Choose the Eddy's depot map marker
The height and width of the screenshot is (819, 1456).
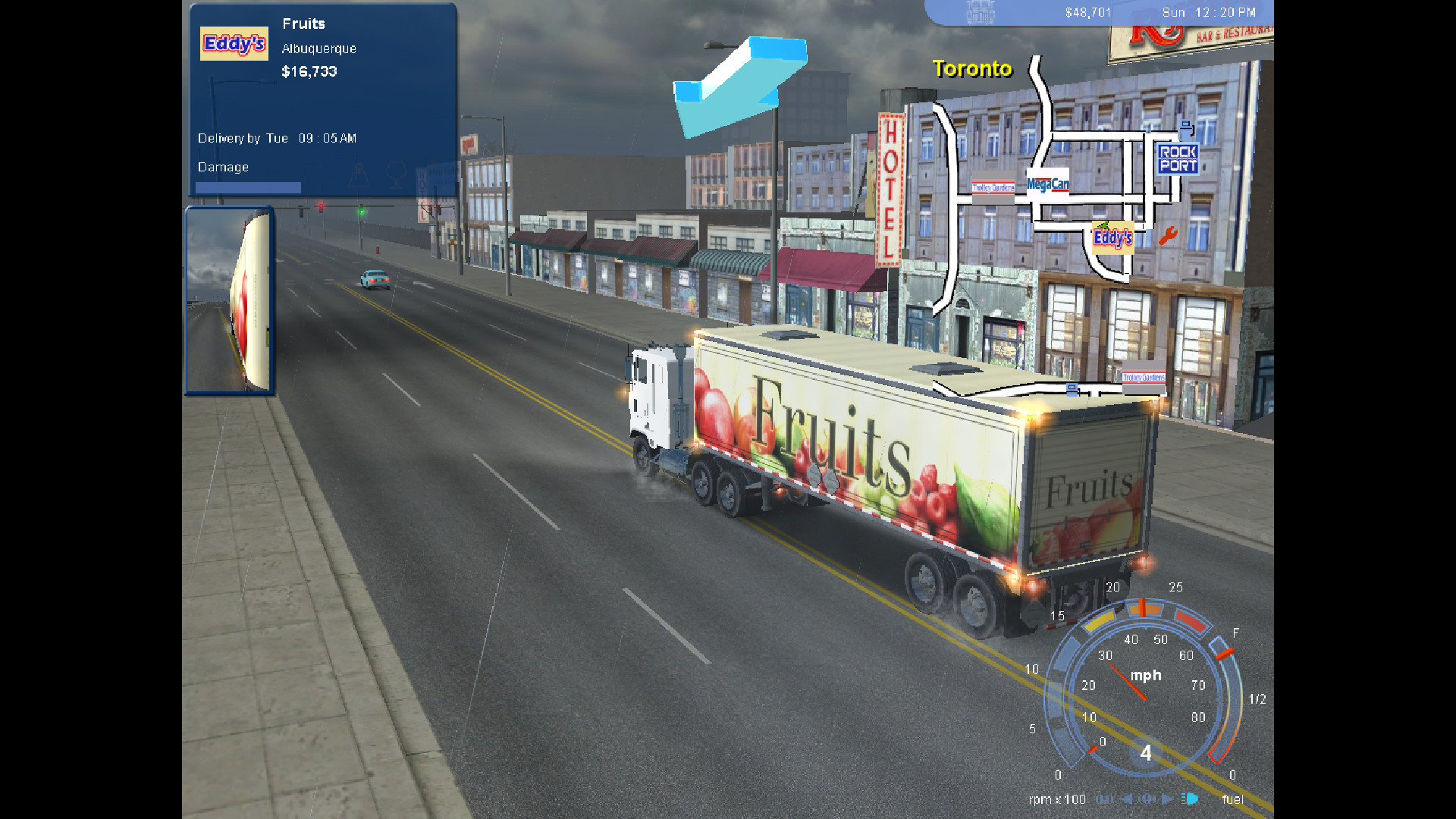(1112, 237)
